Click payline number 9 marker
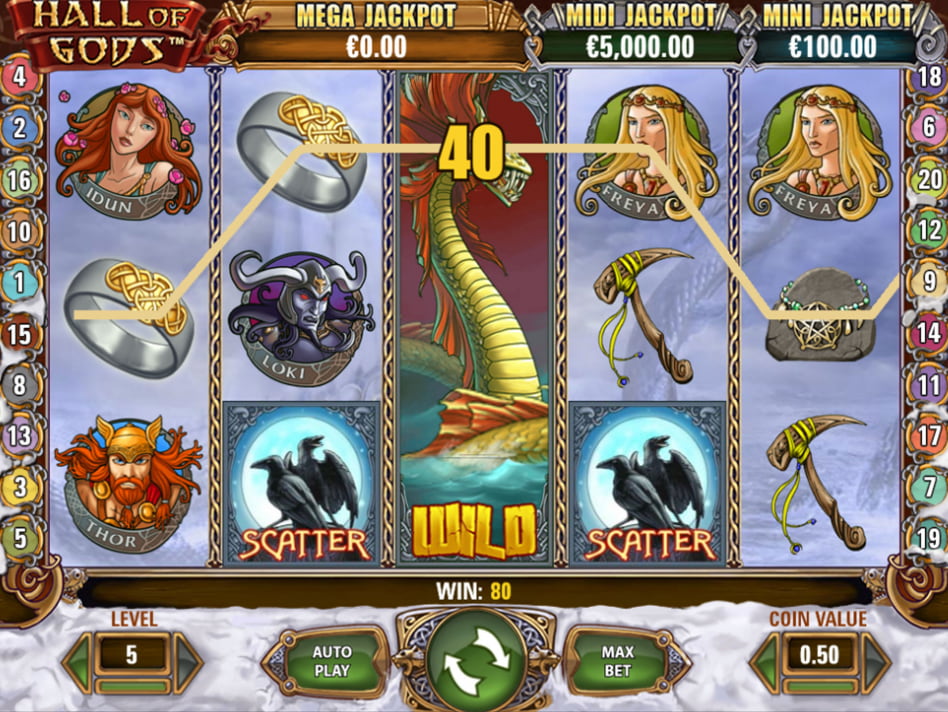This screenshot has width=948, height=712. click(928, 281)
